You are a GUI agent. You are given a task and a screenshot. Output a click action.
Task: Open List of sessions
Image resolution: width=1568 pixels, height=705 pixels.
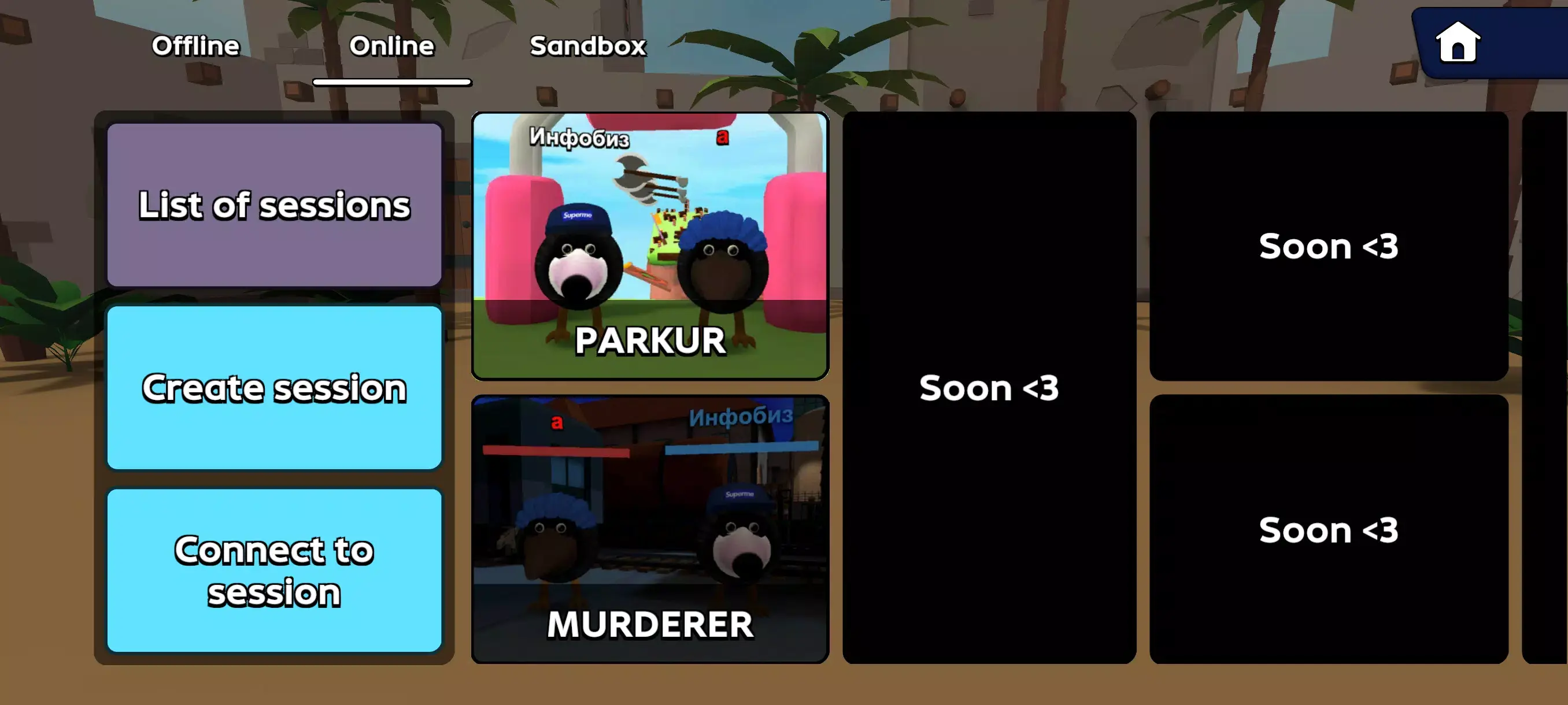point(274,206)
